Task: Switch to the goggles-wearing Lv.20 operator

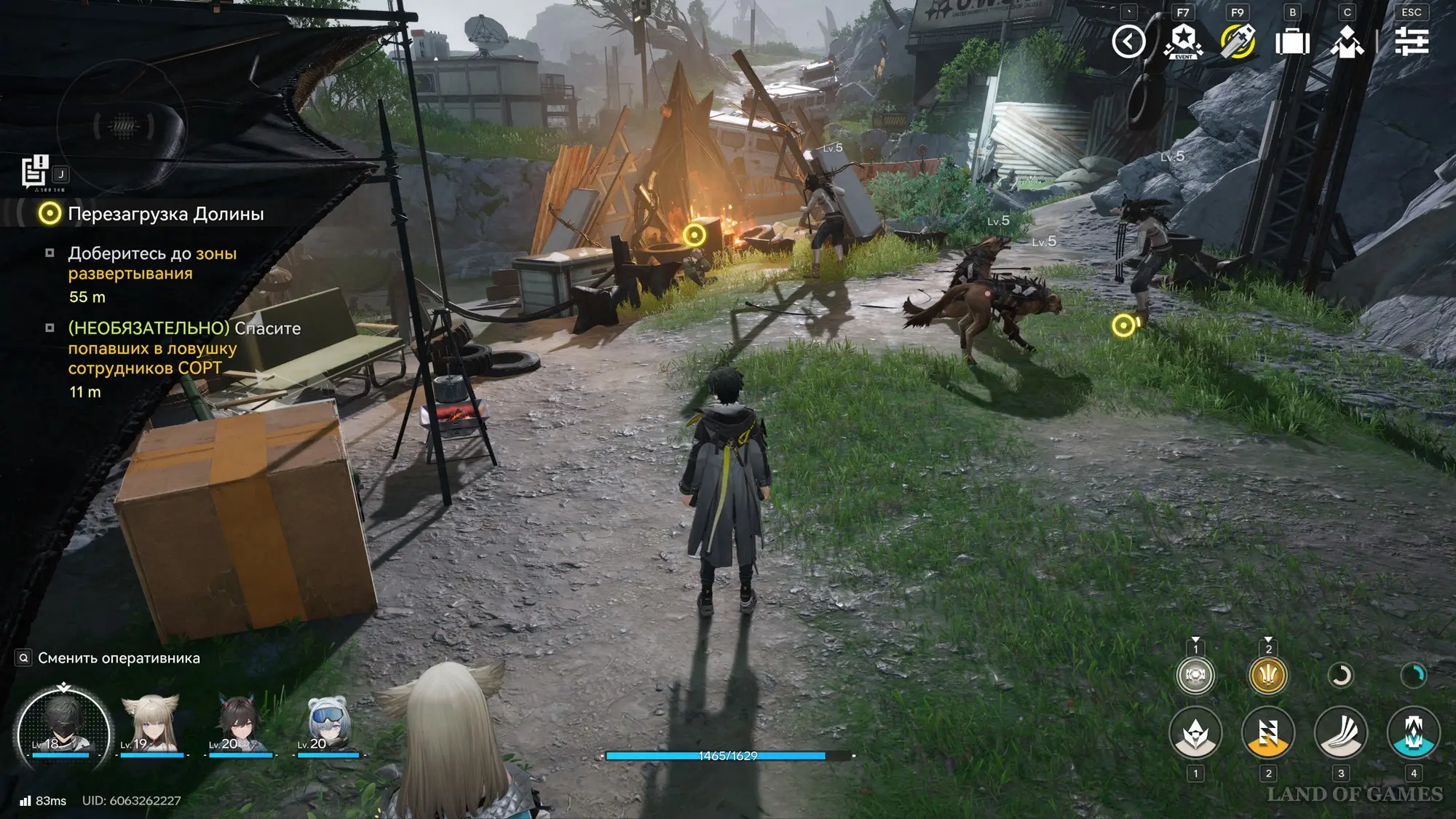Action: coord(328,726)
